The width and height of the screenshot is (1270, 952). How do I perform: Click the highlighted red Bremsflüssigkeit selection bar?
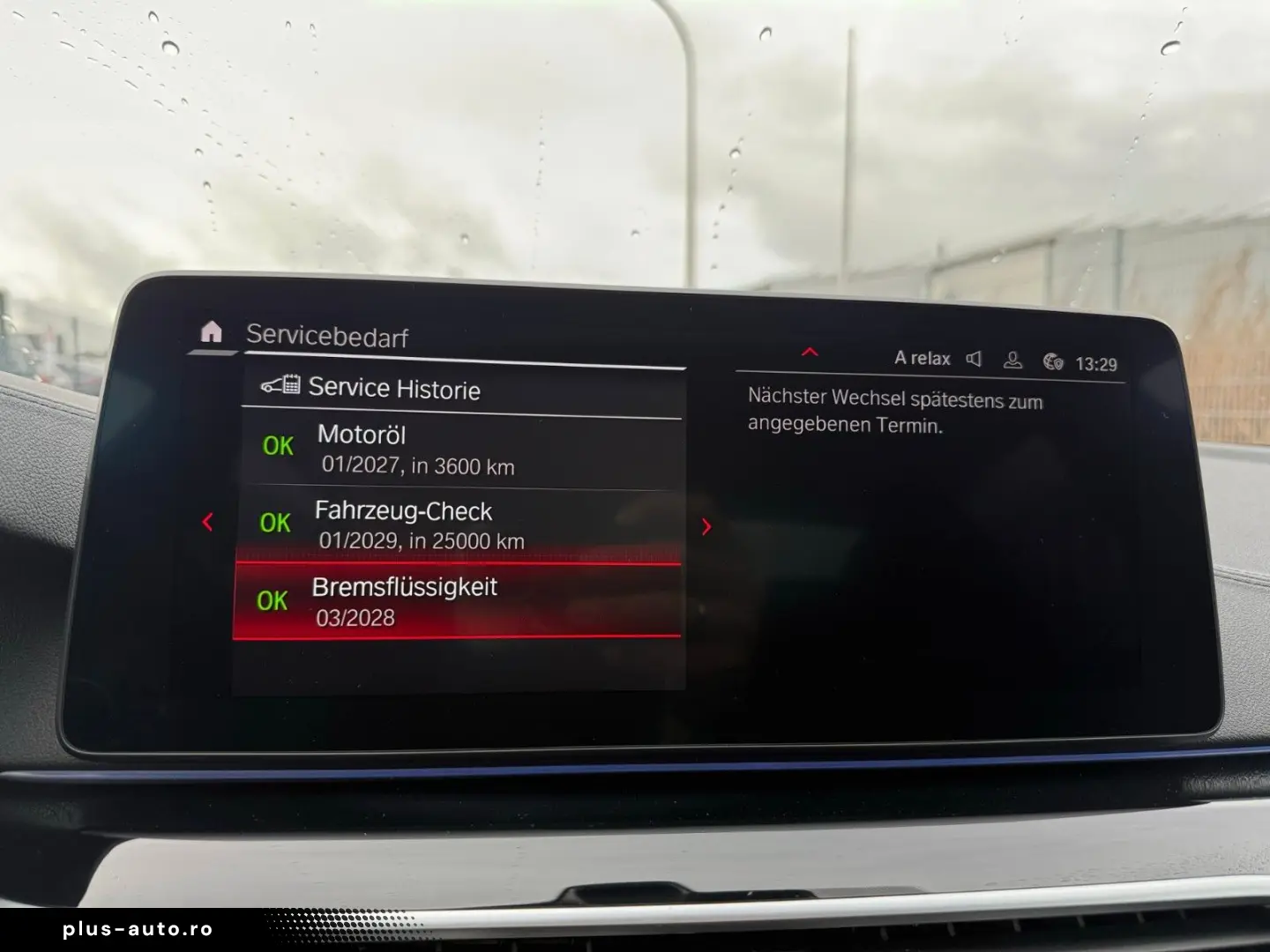[x=459, y=600]
